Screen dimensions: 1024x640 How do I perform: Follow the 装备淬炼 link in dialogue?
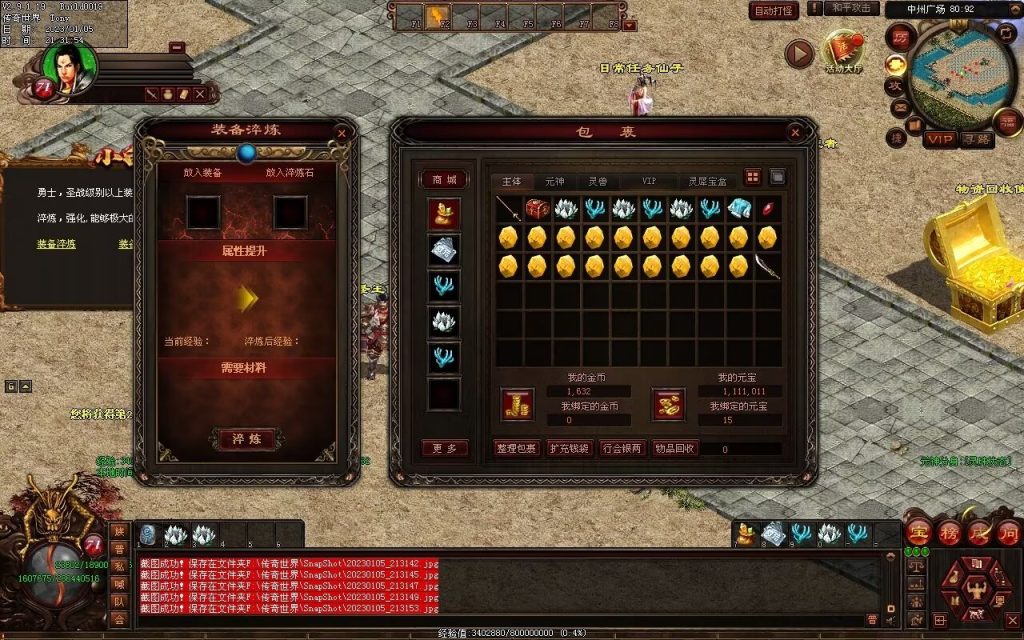(x=56, y=243)
